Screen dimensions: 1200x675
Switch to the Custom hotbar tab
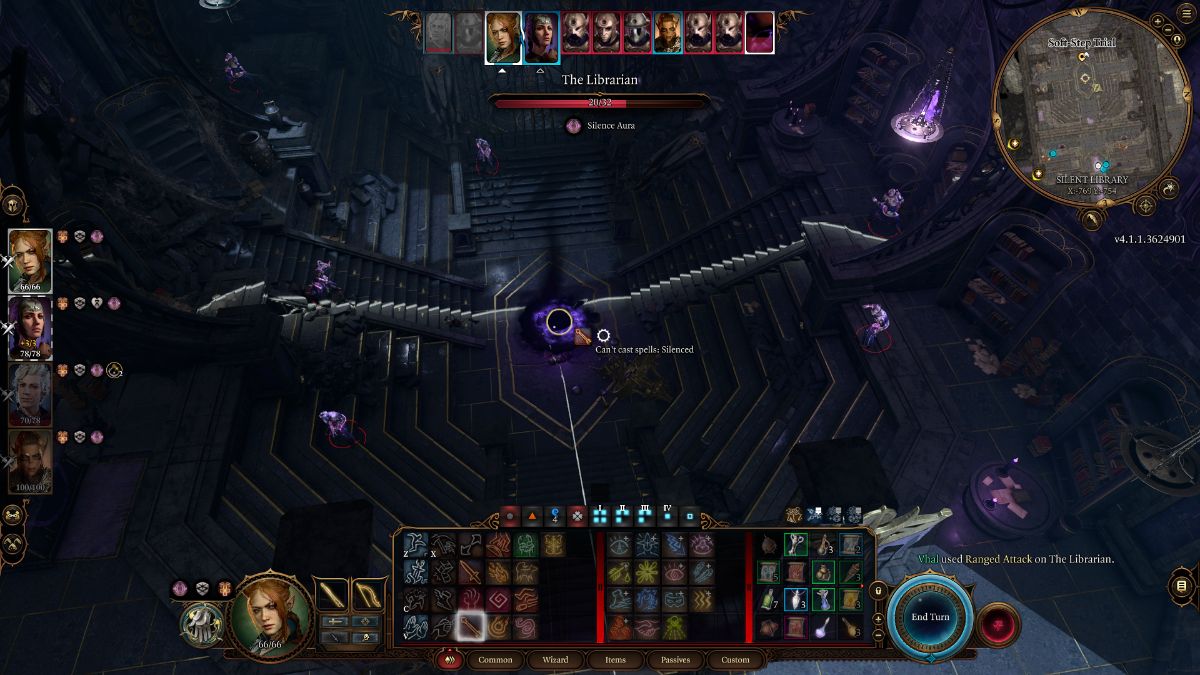coord(735,660)
